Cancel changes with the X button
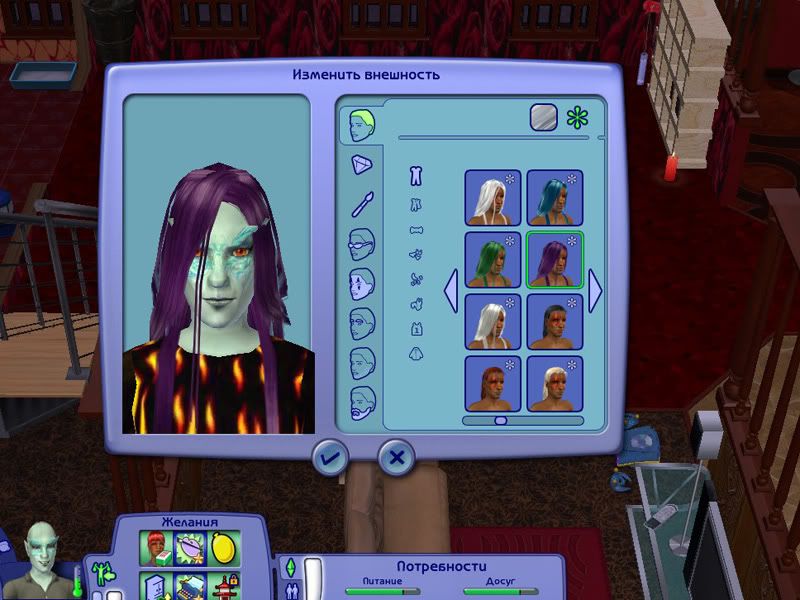 click(397, 458)
